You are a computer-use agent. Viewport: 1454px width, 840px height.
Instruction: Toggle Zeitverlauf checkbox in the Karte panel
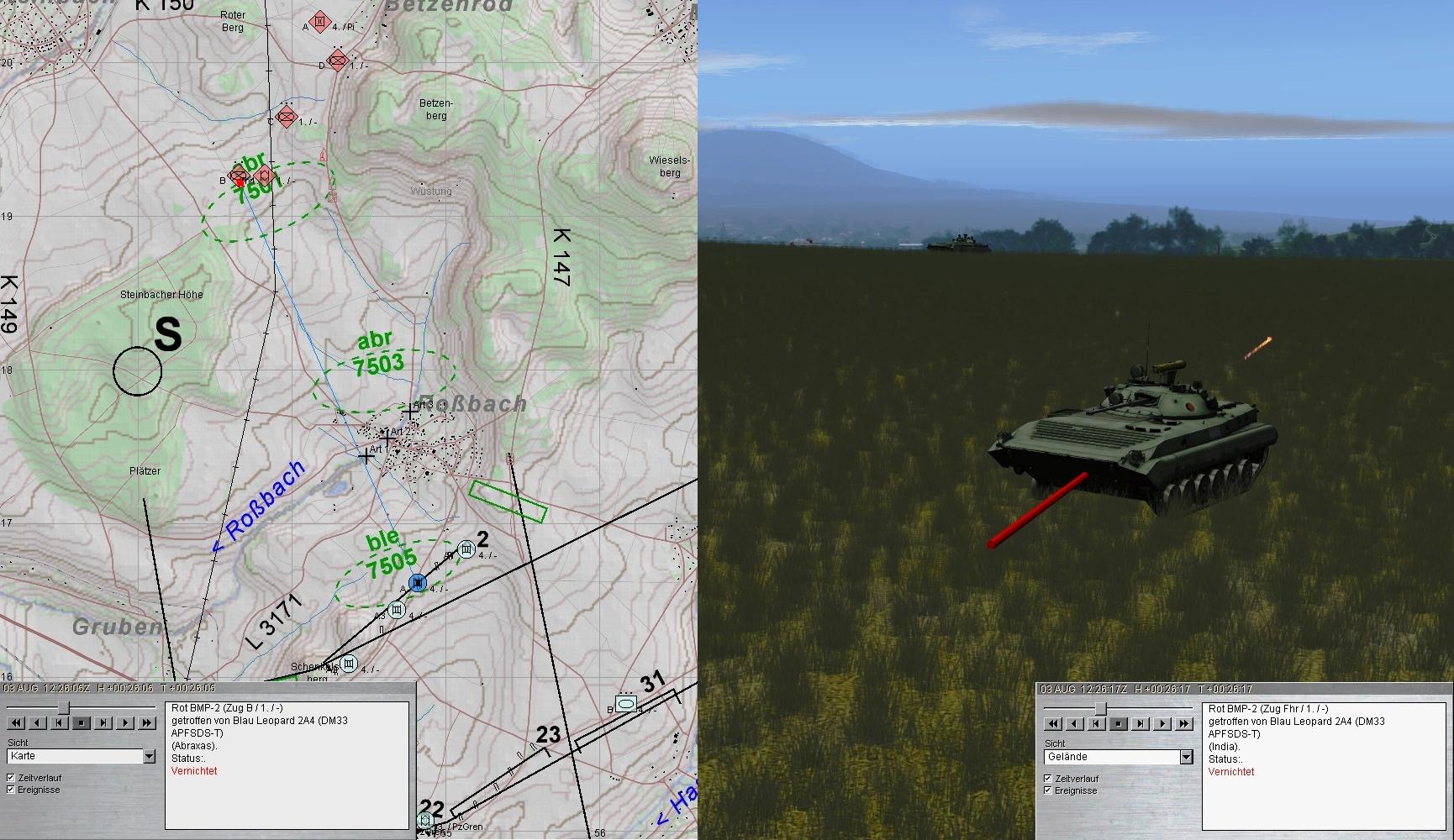(x=11, y=778)
